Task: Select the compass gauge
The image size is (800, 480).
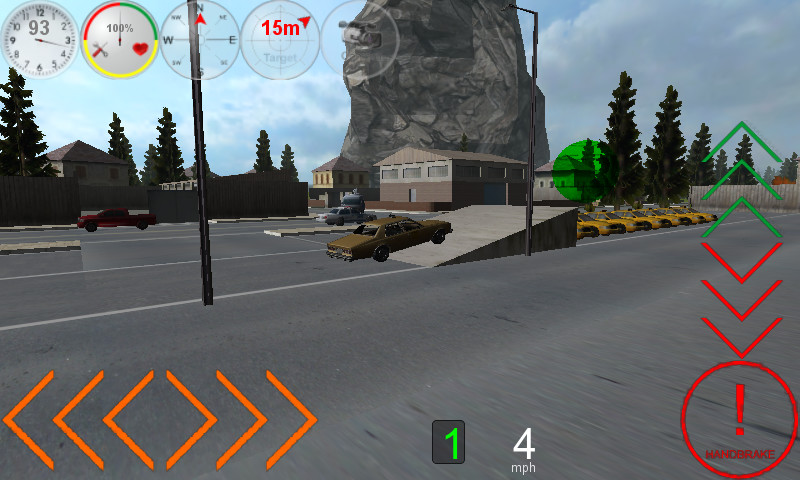Action: click(x=200, y=40)
